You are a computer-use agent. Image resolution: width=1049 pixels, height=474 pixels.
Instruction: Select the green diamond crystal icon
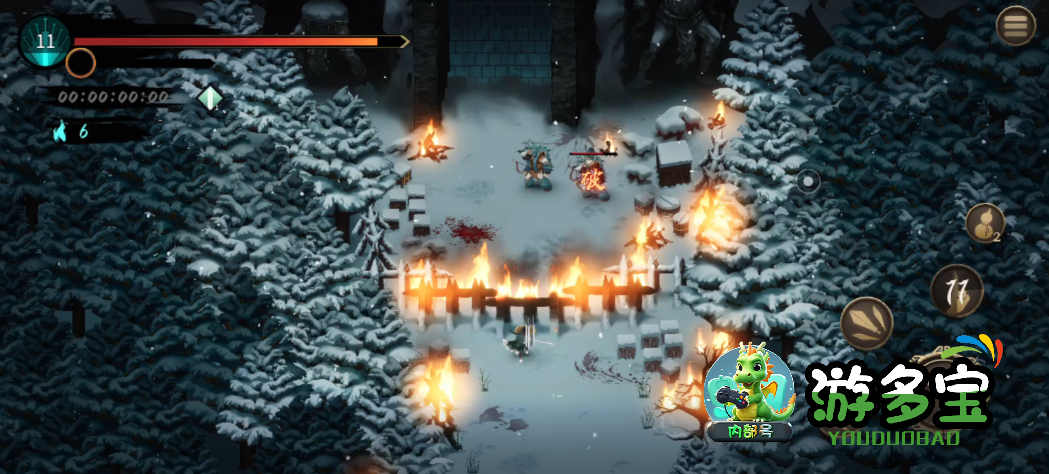(210, 97)
